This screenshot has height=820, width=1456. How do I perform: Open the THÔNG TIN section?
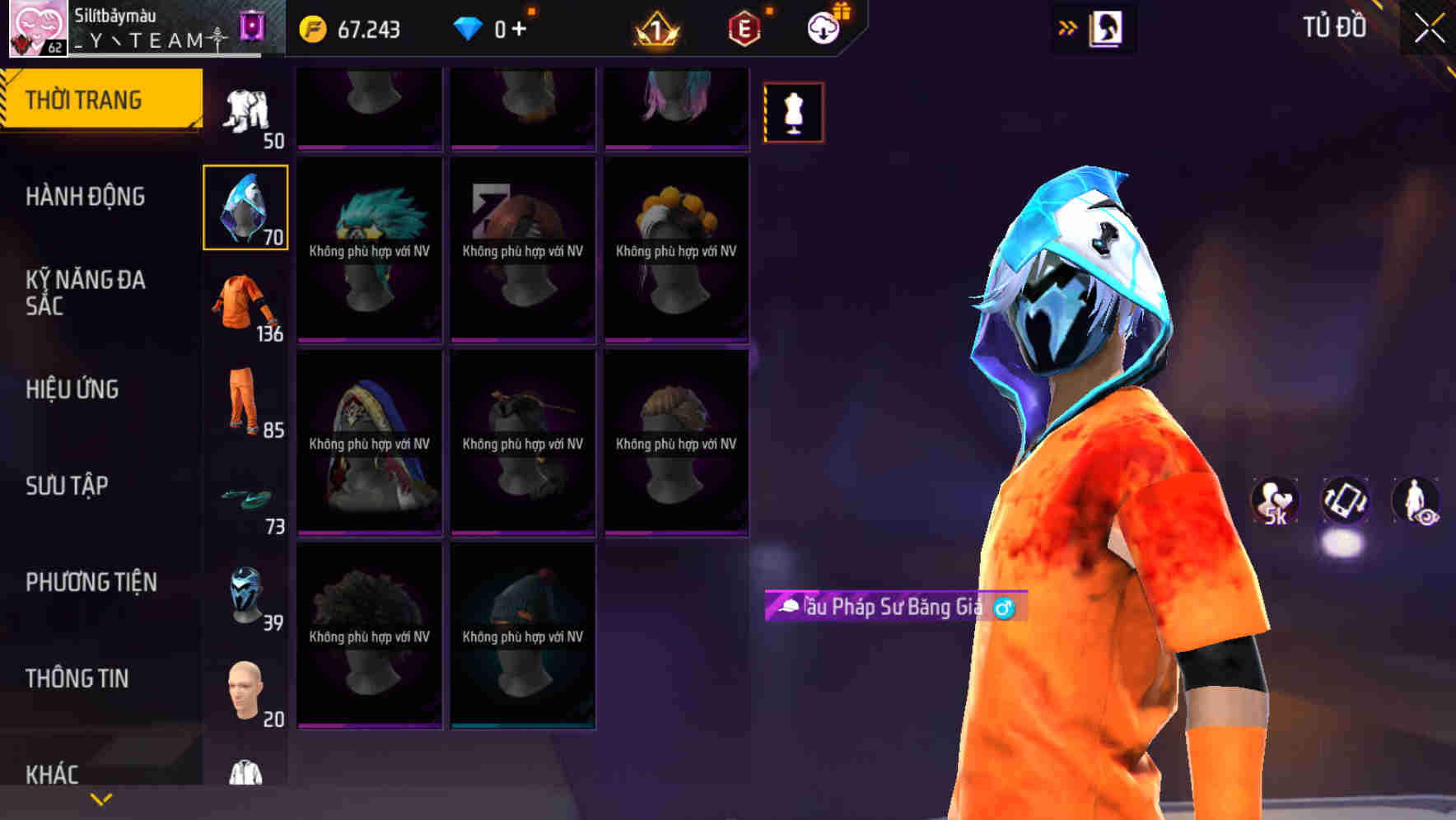tap(77, 678)
